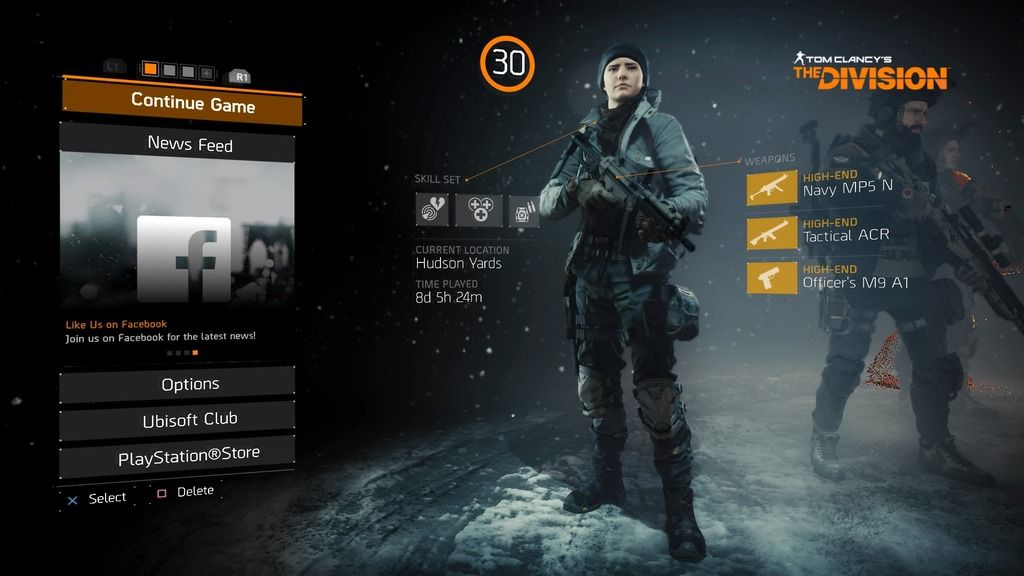Choose the Tactical ACR weapon icon
The height and width of the screenshot is (576, 1024).
[x=772, y=233]
